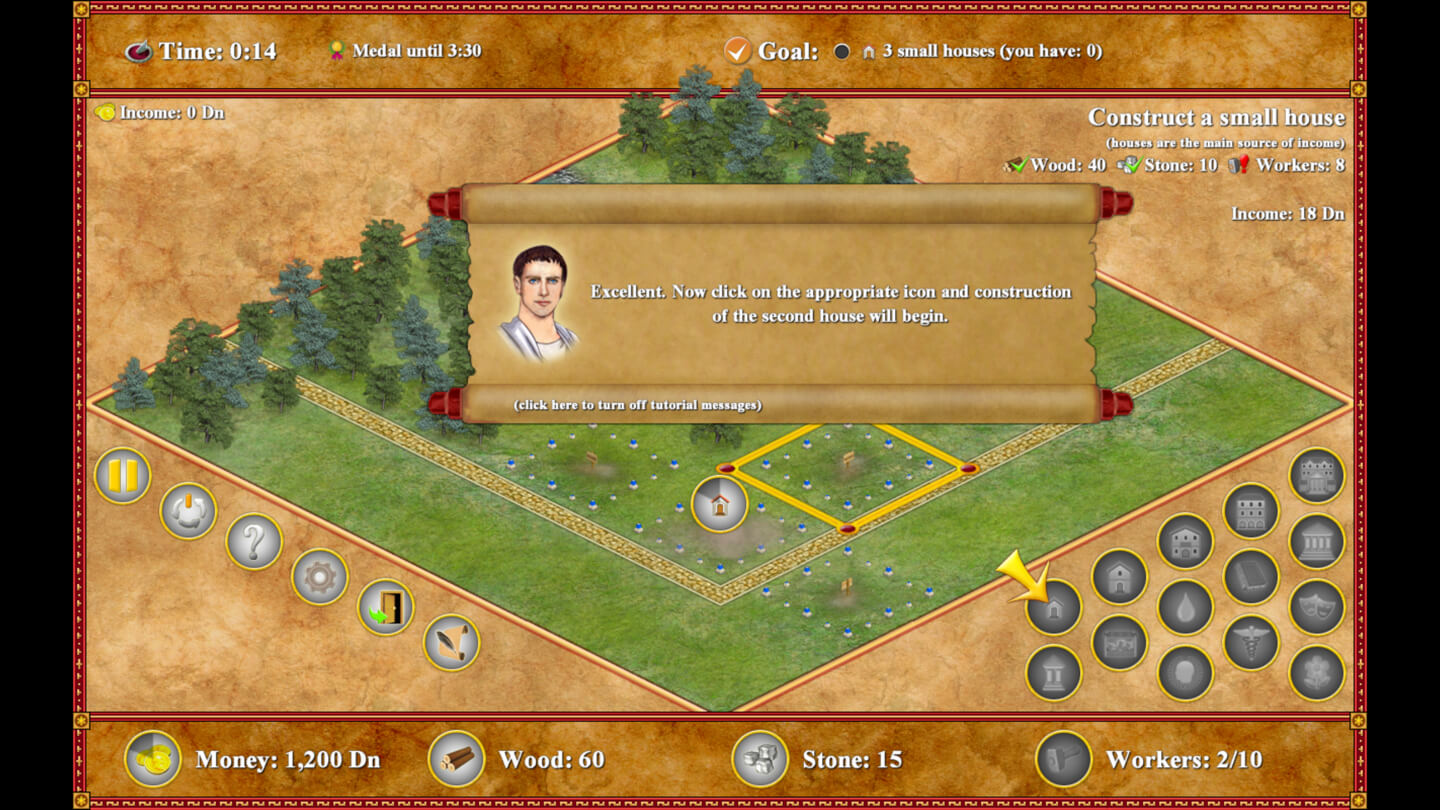Viewport: 1440px width, 810px height.
Task: Select the book building icon
Action: 1251,577
